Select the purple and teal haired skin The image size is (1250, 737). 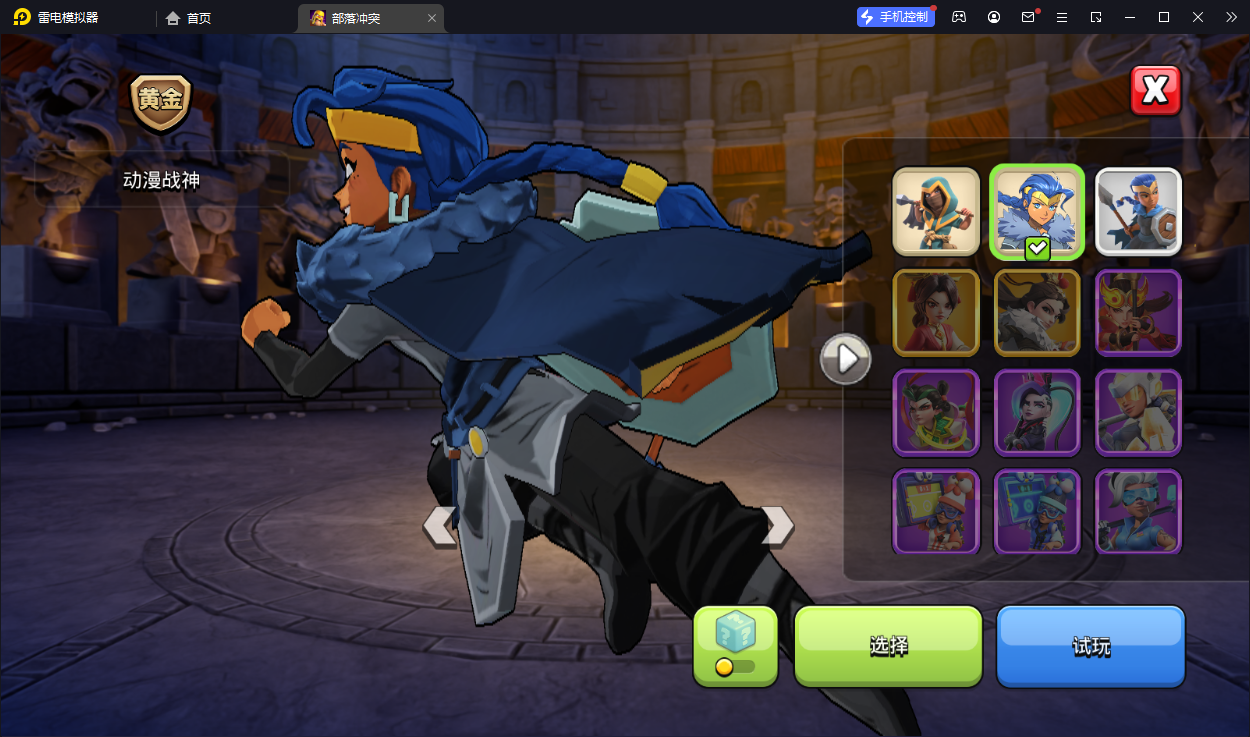[1037, 412]
